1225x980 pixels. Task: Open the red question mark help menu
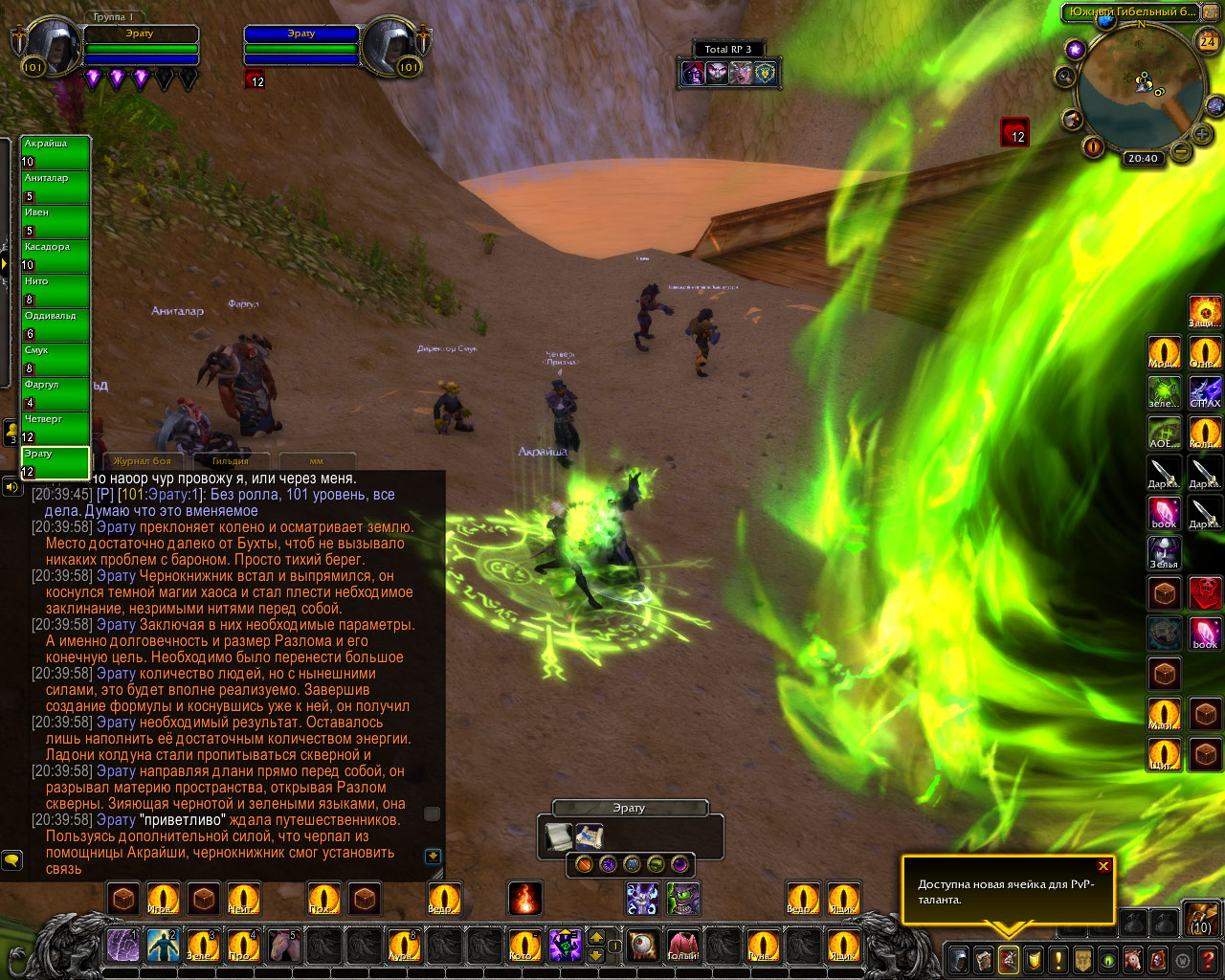click(1208, 959)
